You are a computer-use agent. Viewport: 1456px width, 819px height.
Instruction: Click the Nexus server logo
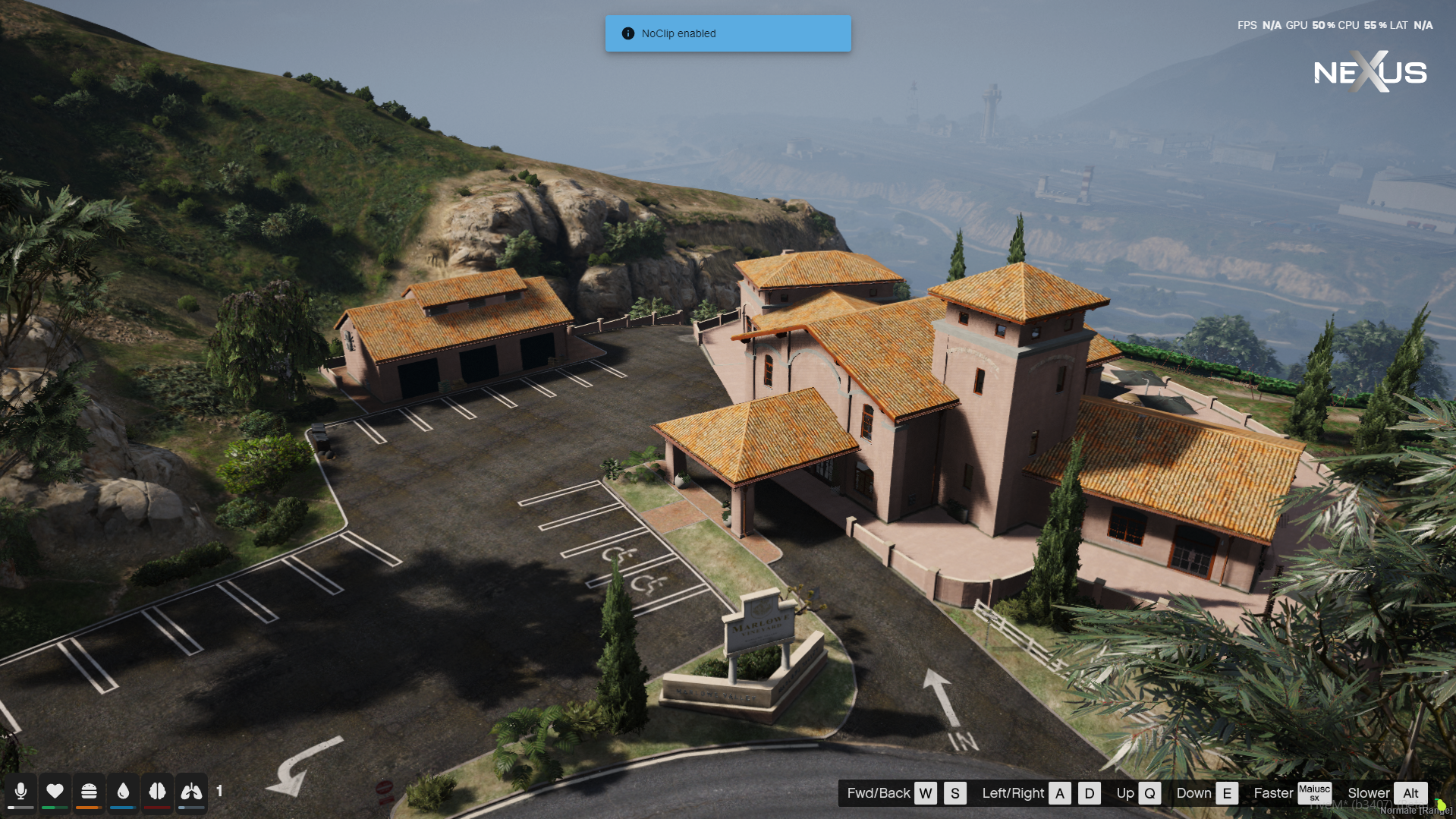(x=1370, y=72)
